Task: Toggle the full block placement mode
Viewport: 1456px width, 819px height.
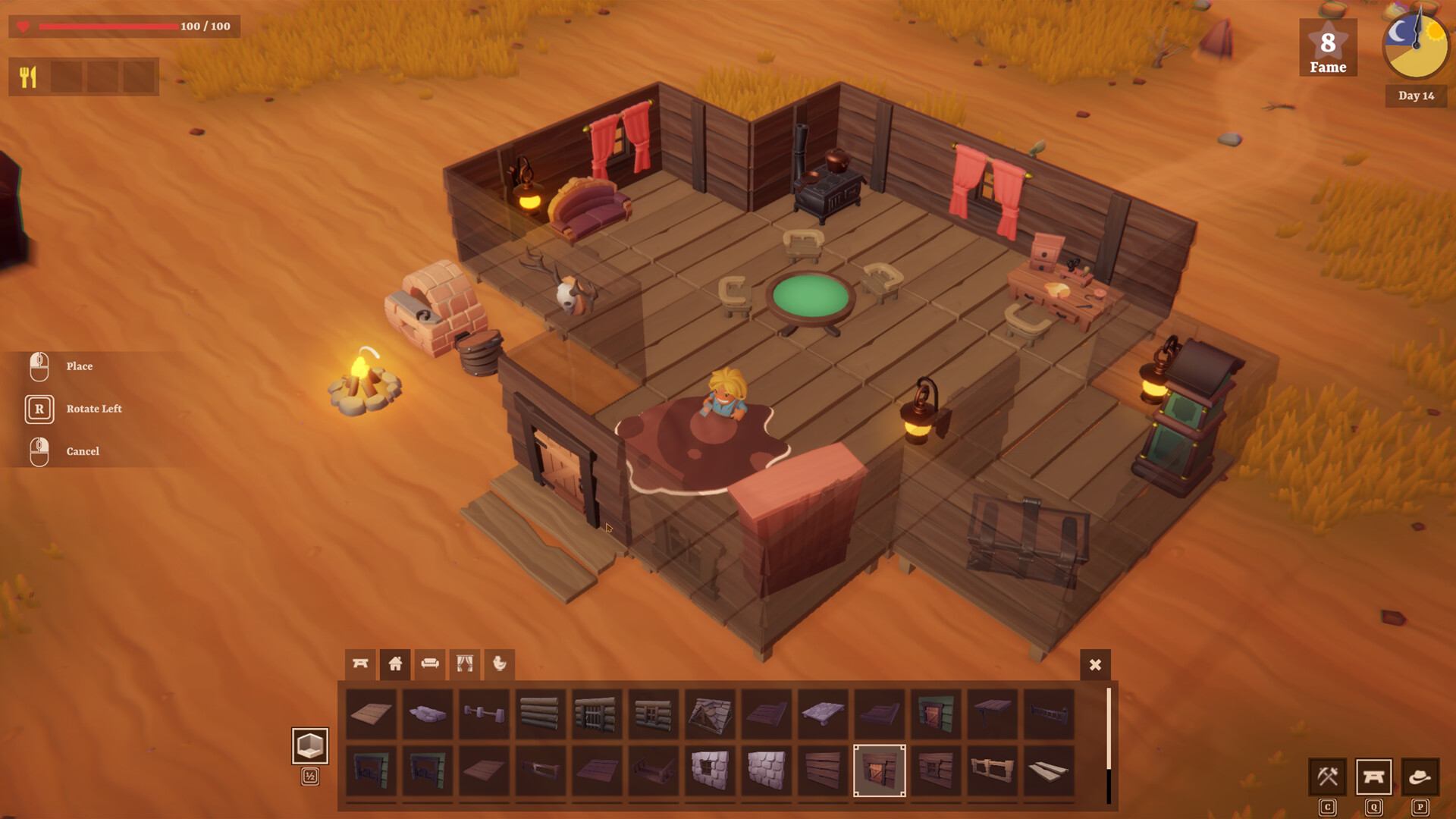Action: coord(310,747)
